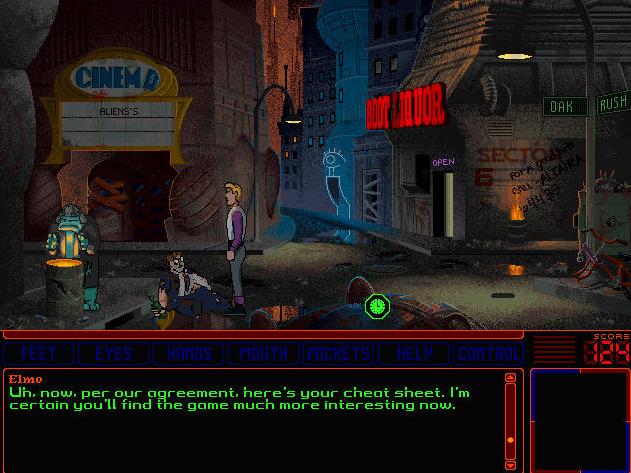
Task: Choose the EYES look action
Action: coord(113,353)
